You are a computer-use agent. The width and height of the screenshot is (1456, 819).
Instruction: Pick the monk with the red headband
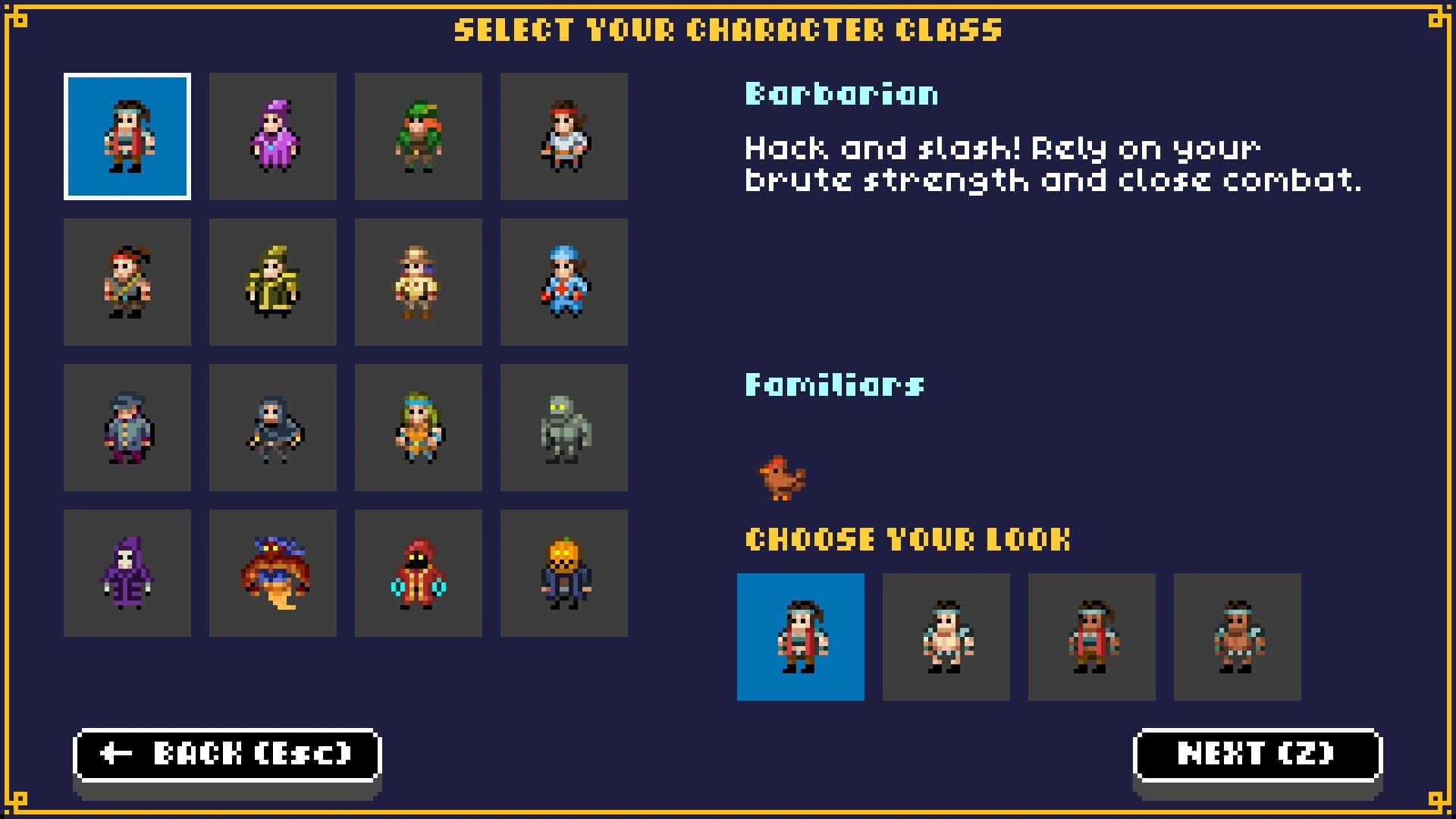point(564,136)
